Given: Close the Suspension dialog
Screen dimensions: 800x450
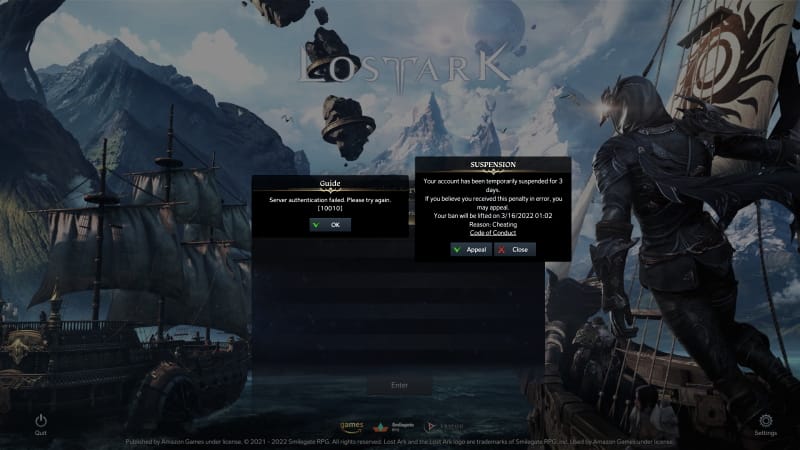Looking at the screenshot, I should point(515,249).
